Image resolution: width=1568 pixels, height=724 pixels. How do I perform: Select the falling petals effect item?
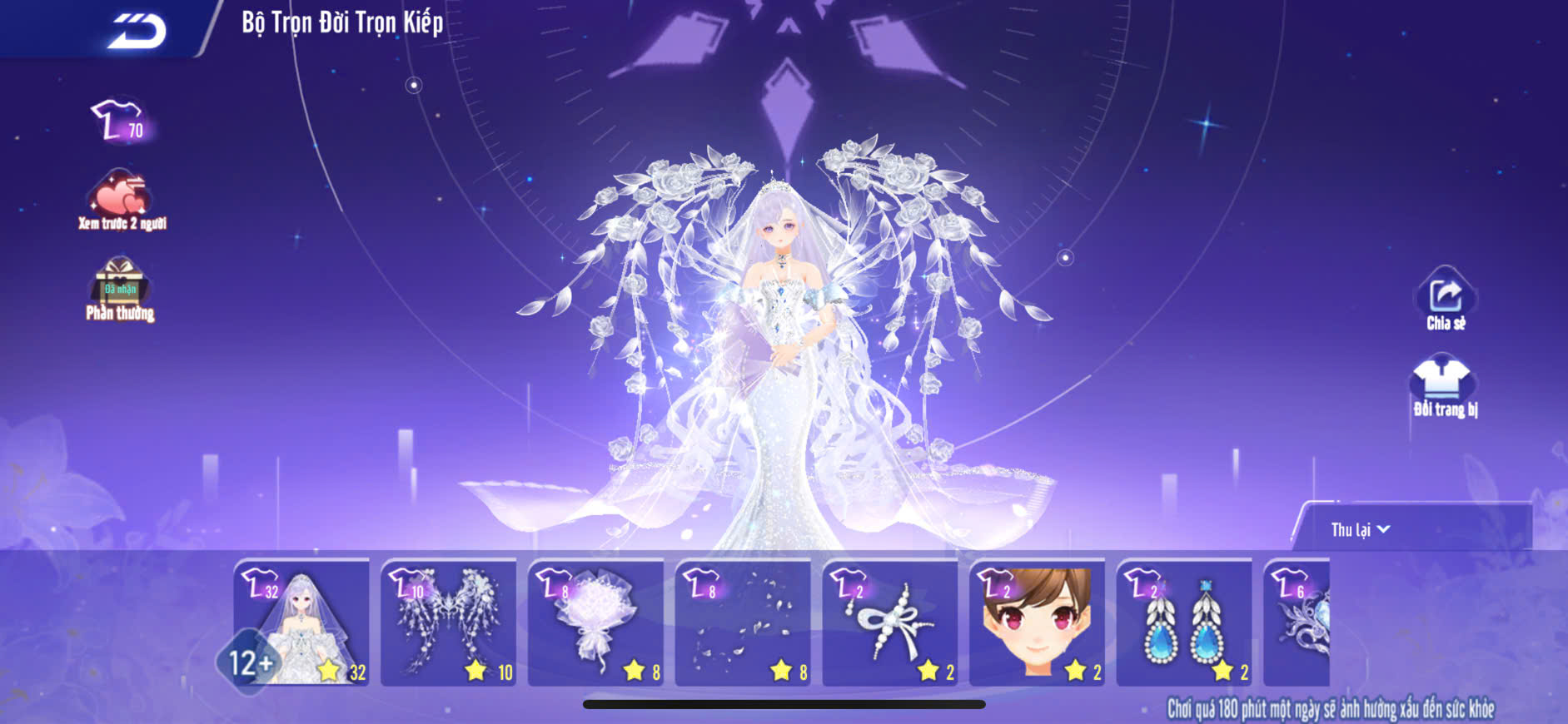[743, 622]
